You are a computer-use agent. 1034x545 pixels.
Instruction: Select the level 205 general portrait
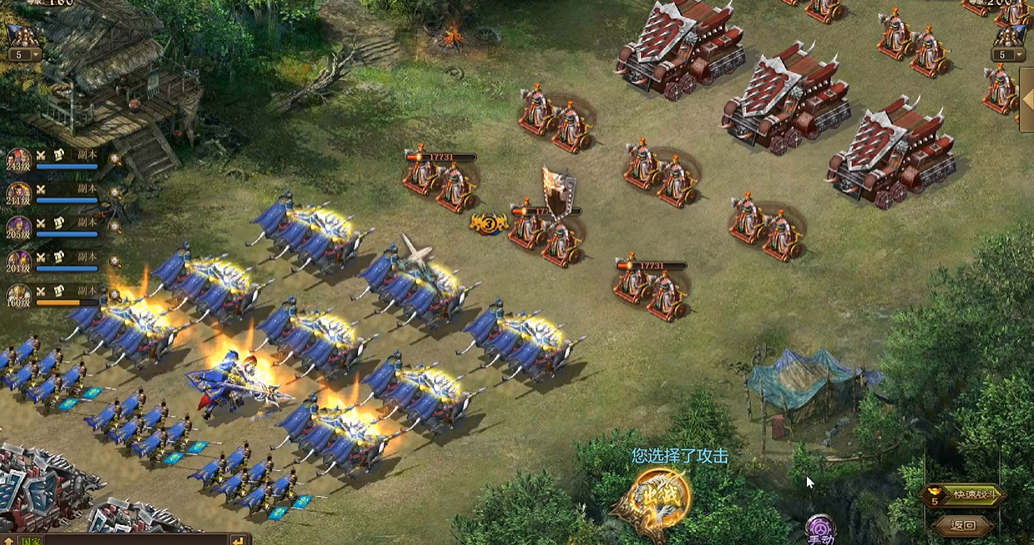click(x=19, y=227)
